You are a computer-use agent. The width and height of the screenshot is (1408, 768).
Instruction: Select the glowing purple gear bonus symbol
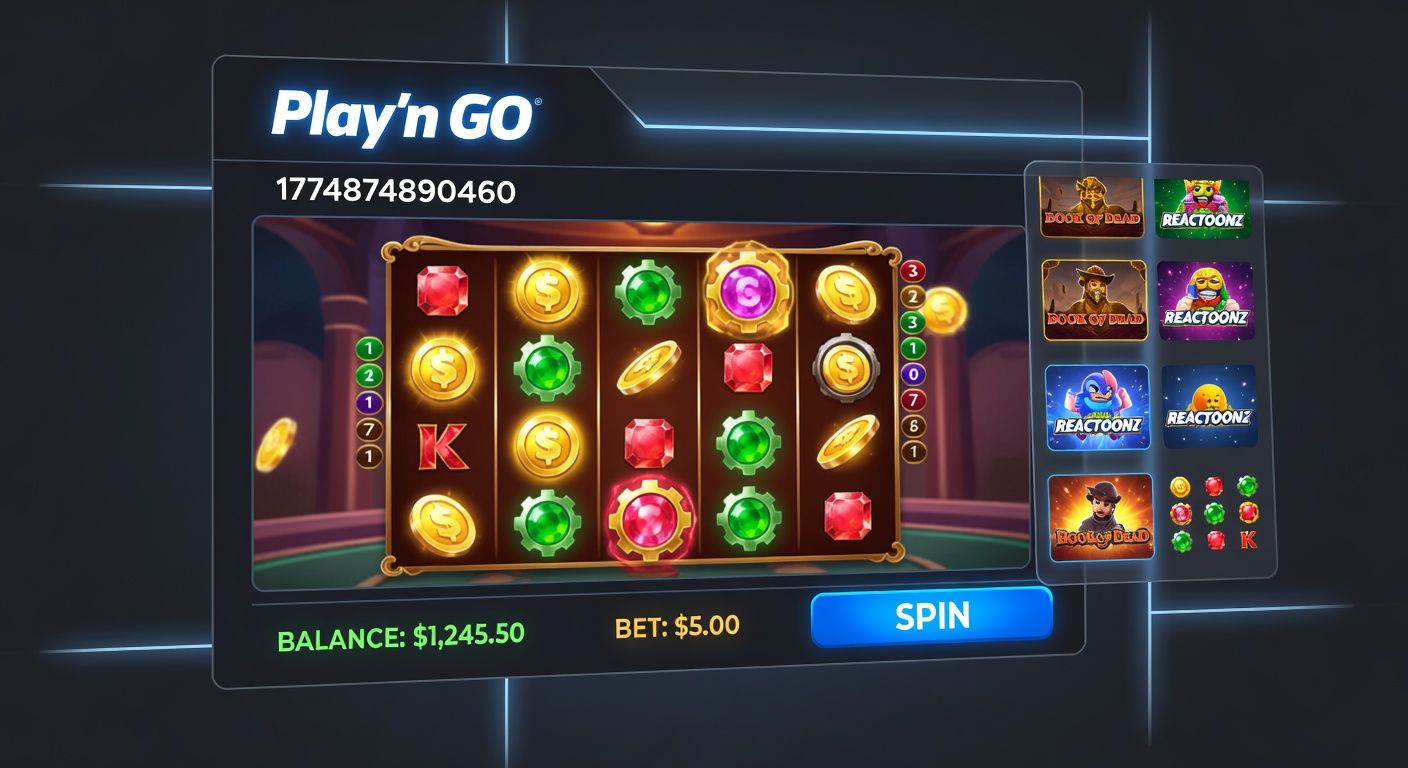748,291
